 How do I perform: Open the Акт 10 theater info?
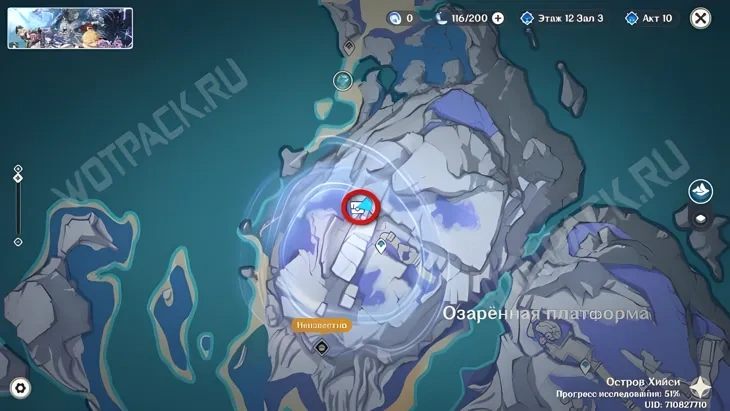coord(651,18)
